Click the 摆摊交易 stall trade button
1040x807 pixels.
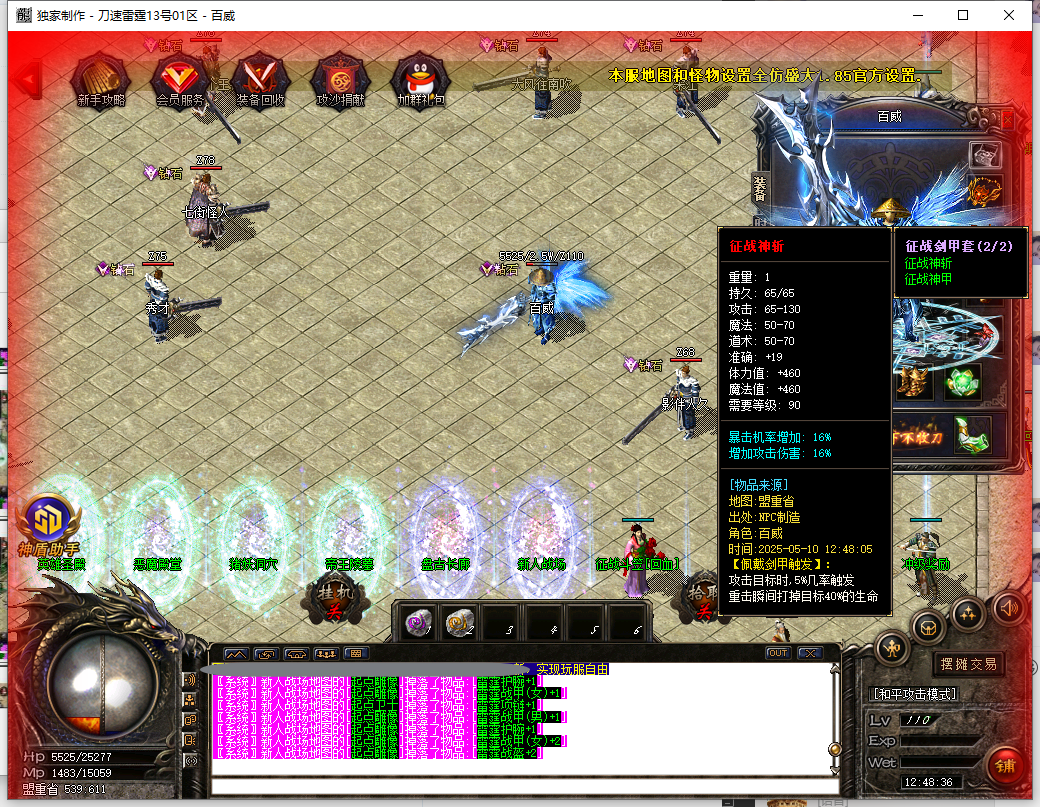968,664
